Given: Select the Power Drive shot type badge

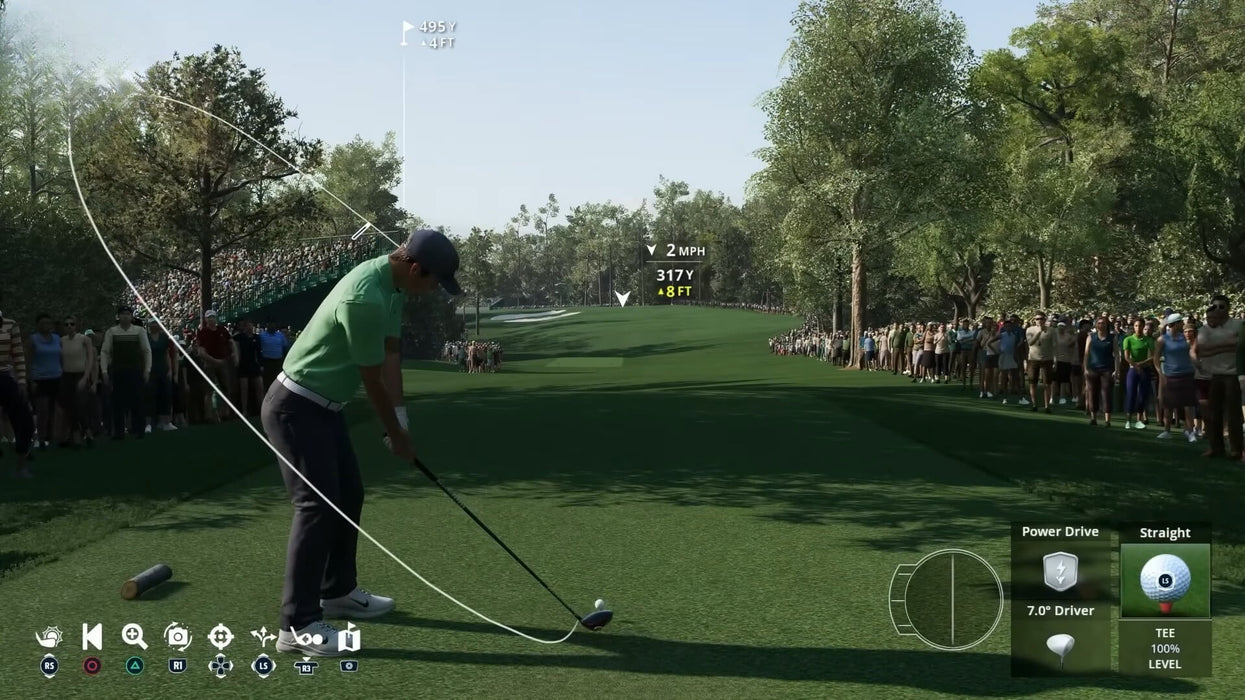Looking at the screenshot, I should point(1060,571).
